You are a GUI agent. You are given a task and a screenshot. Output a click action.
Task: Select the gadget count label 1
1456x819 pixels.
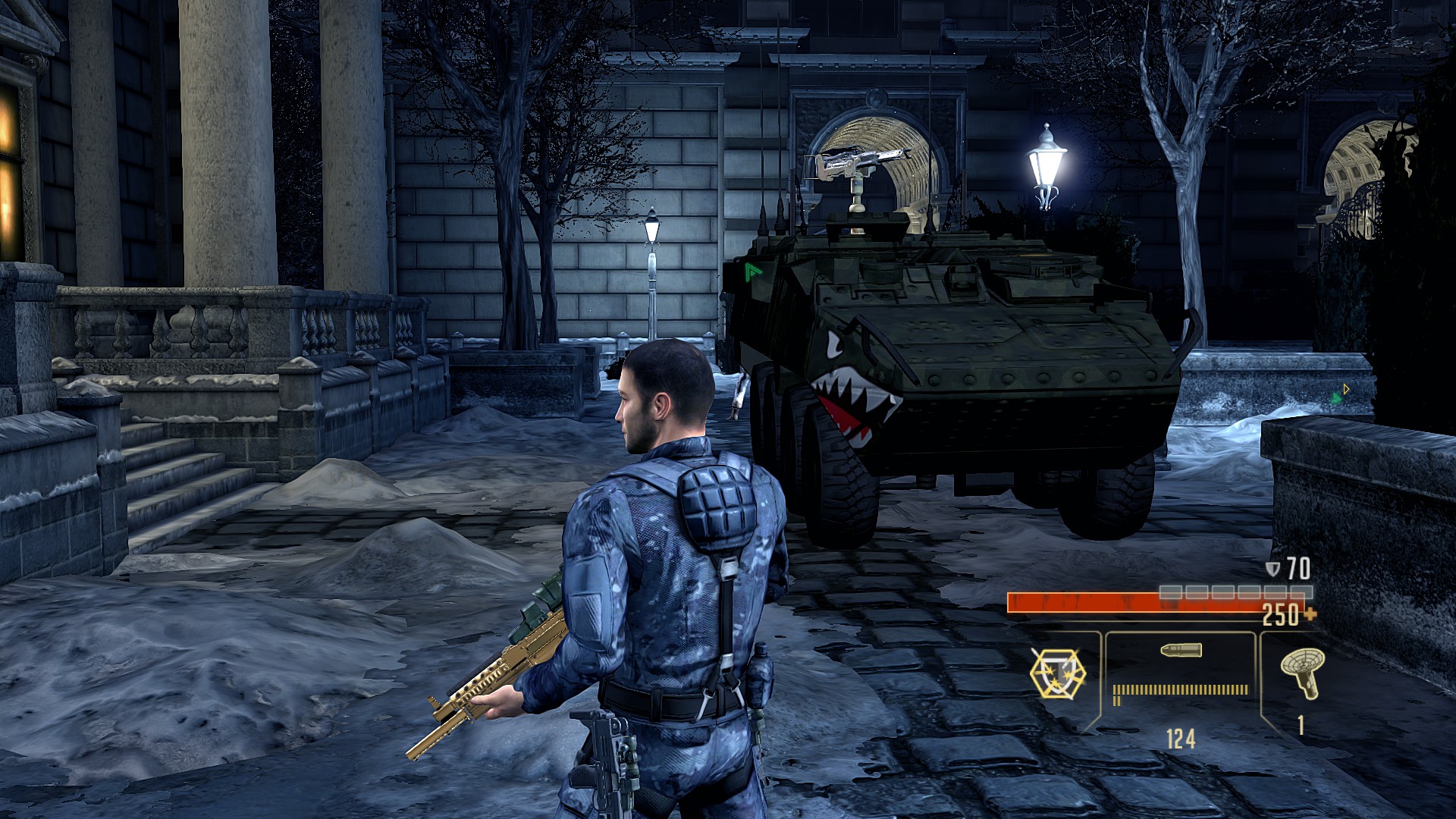pos(1300,726)
